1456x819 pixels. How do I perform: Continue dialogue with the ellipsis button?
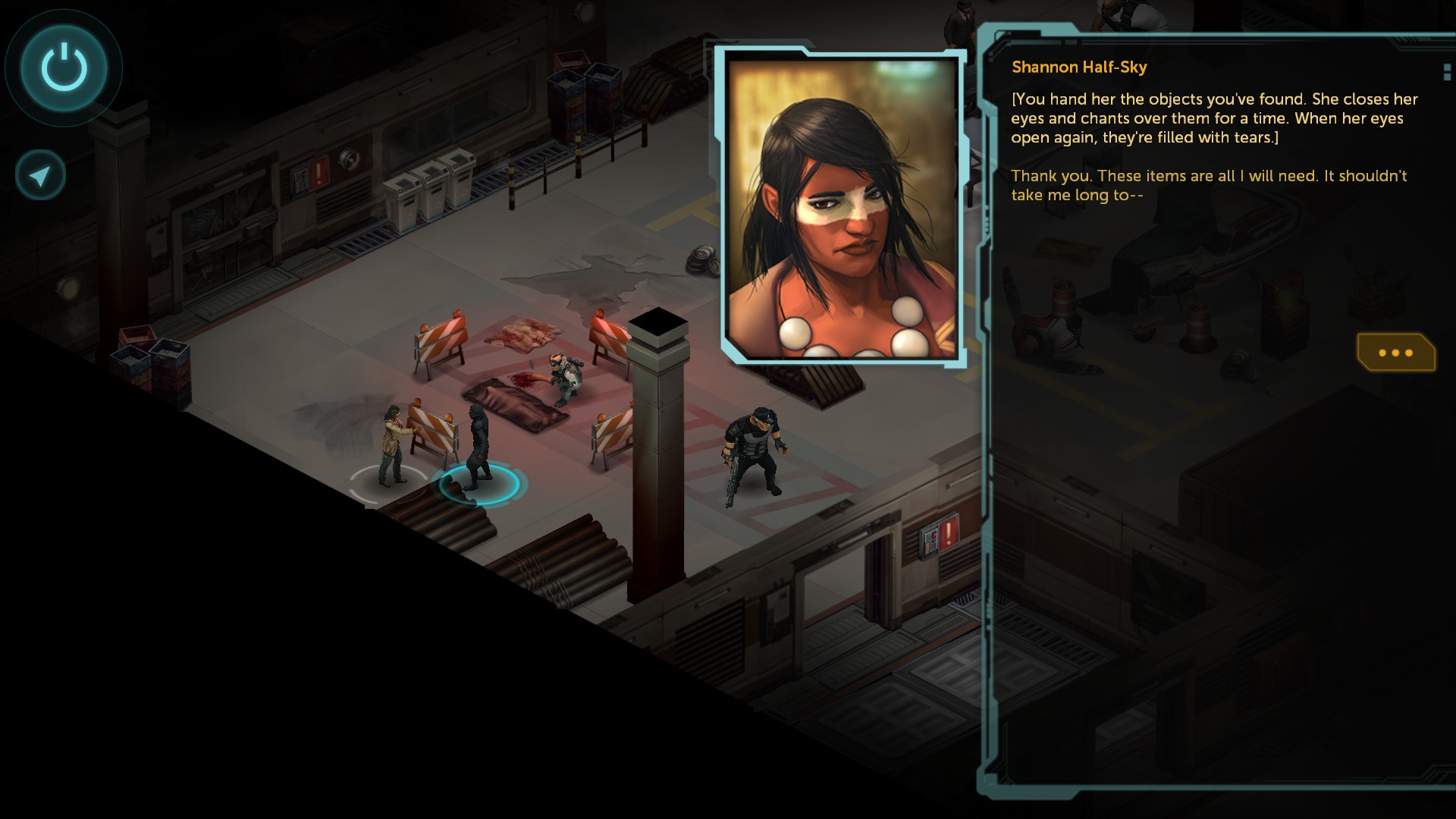1395,353
